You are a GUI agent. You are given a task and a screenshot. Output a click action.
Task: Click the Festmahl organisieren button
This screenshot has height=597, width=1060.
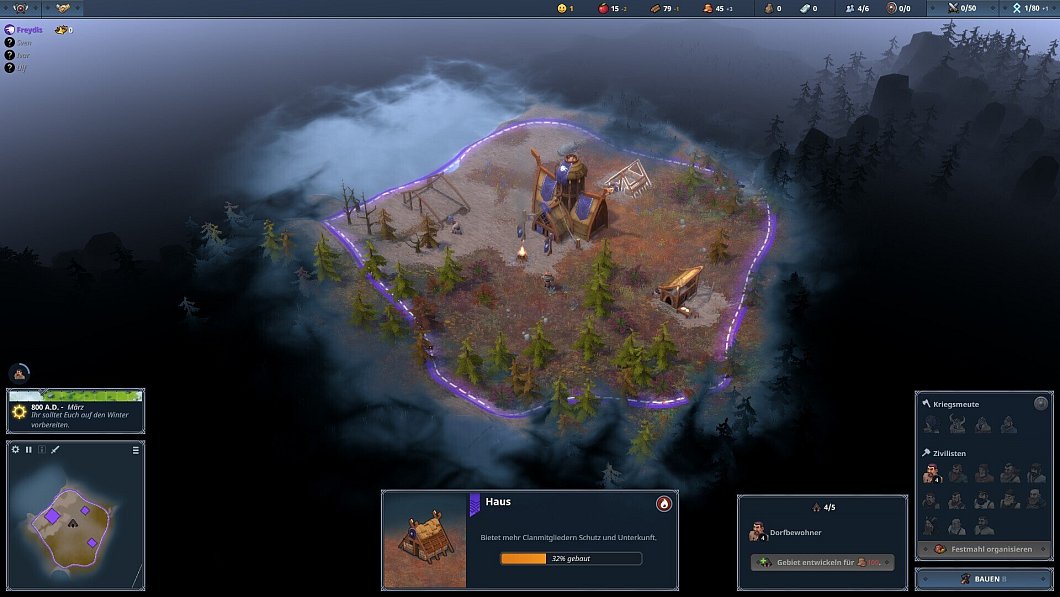coord(984,549)
